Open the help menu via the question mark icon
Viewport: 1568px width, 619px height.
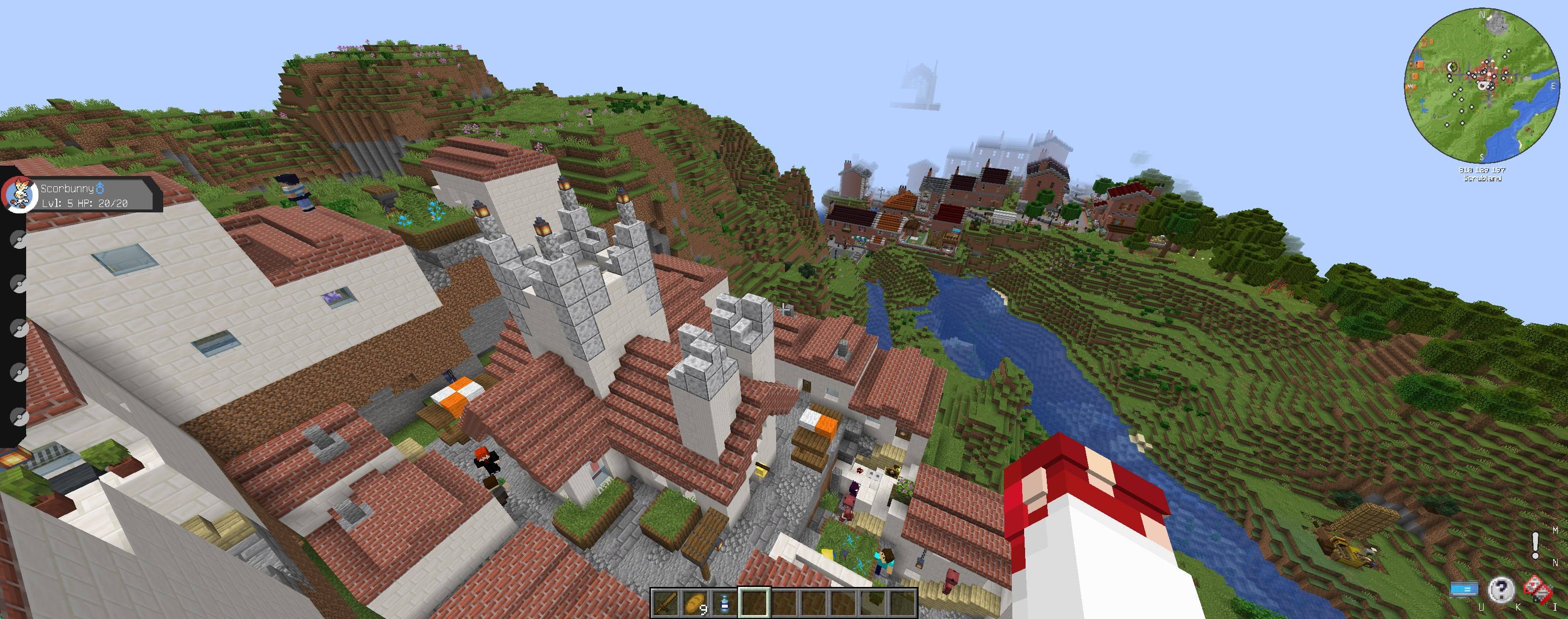click(1501, 590)
